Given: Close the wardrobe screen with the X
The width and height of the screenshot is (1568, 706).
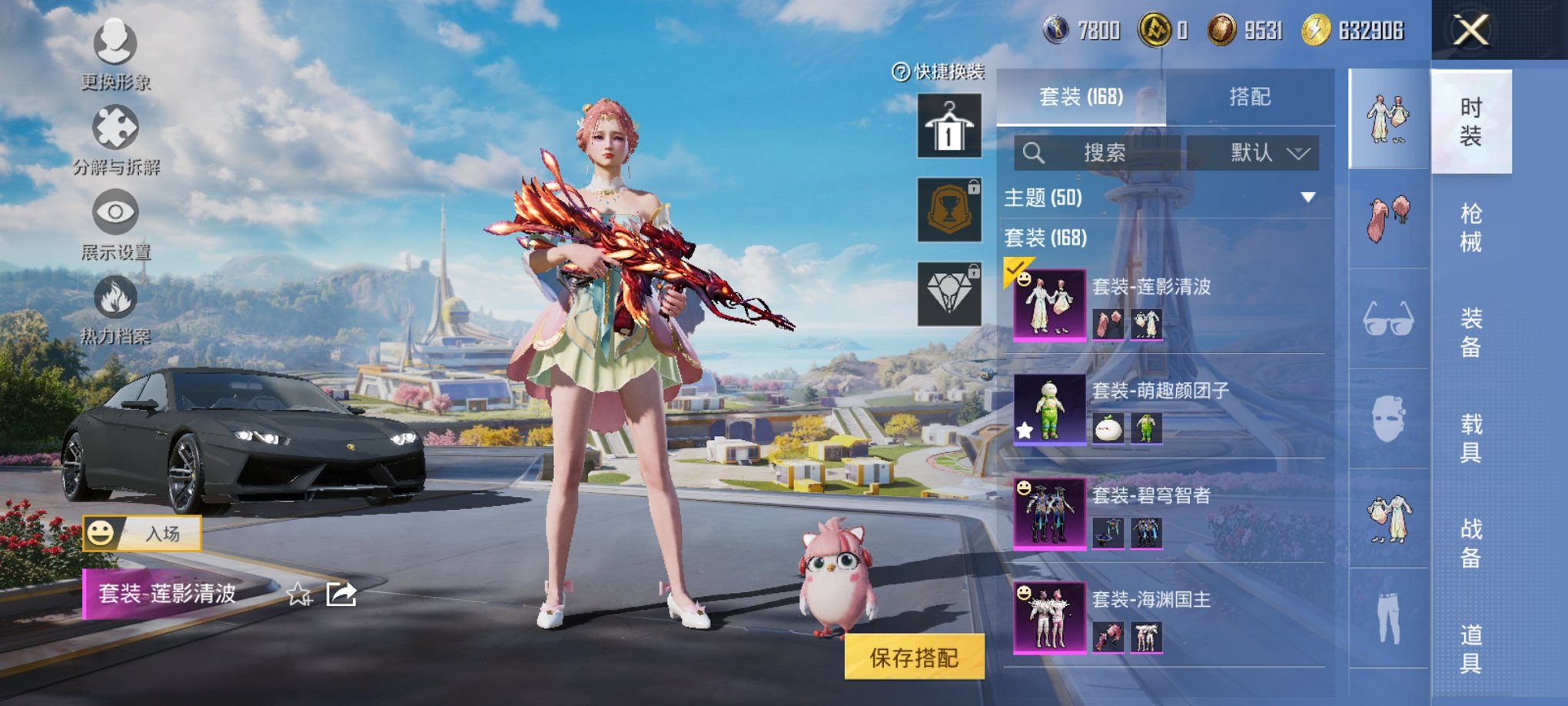Looking at the screenshot, I should point(1470,31).
